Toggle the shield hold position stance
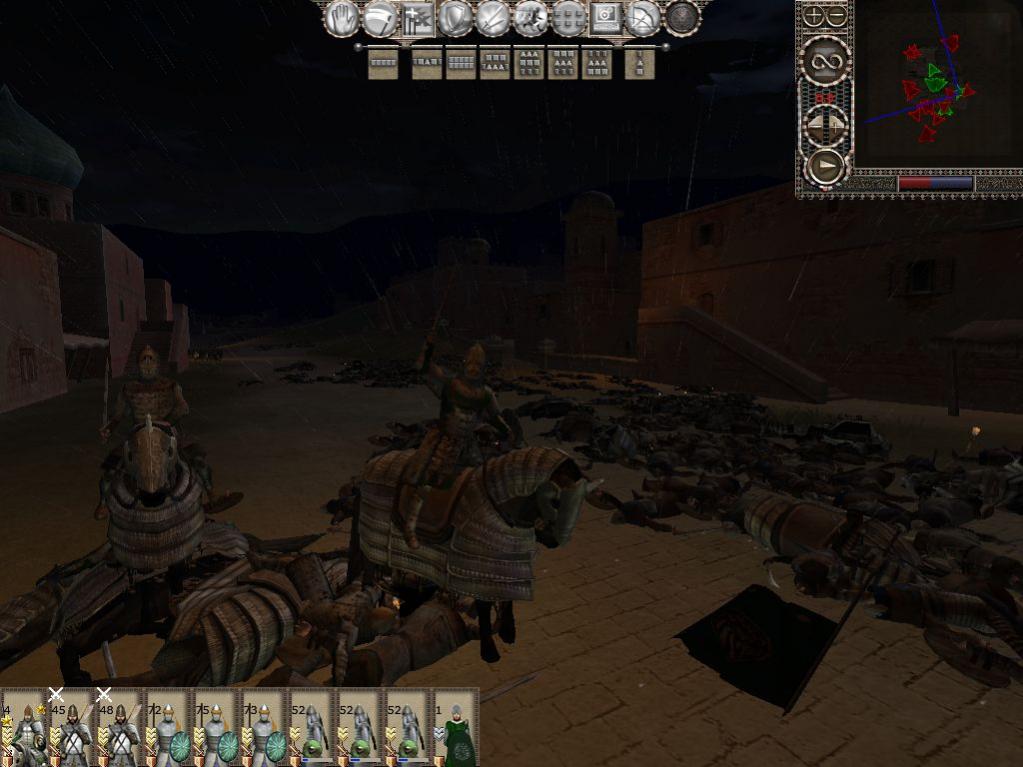The width and height of the screenshot is (1023, 767). (455, 18)
